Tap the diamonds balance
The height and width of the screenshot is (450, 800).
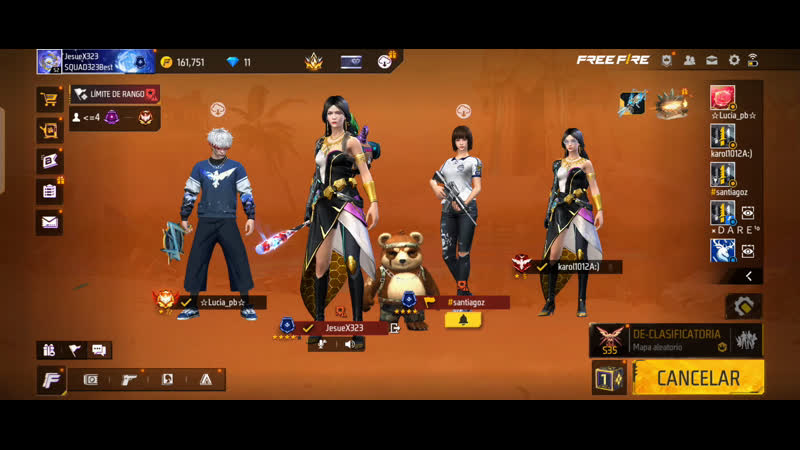coord(238,62)
